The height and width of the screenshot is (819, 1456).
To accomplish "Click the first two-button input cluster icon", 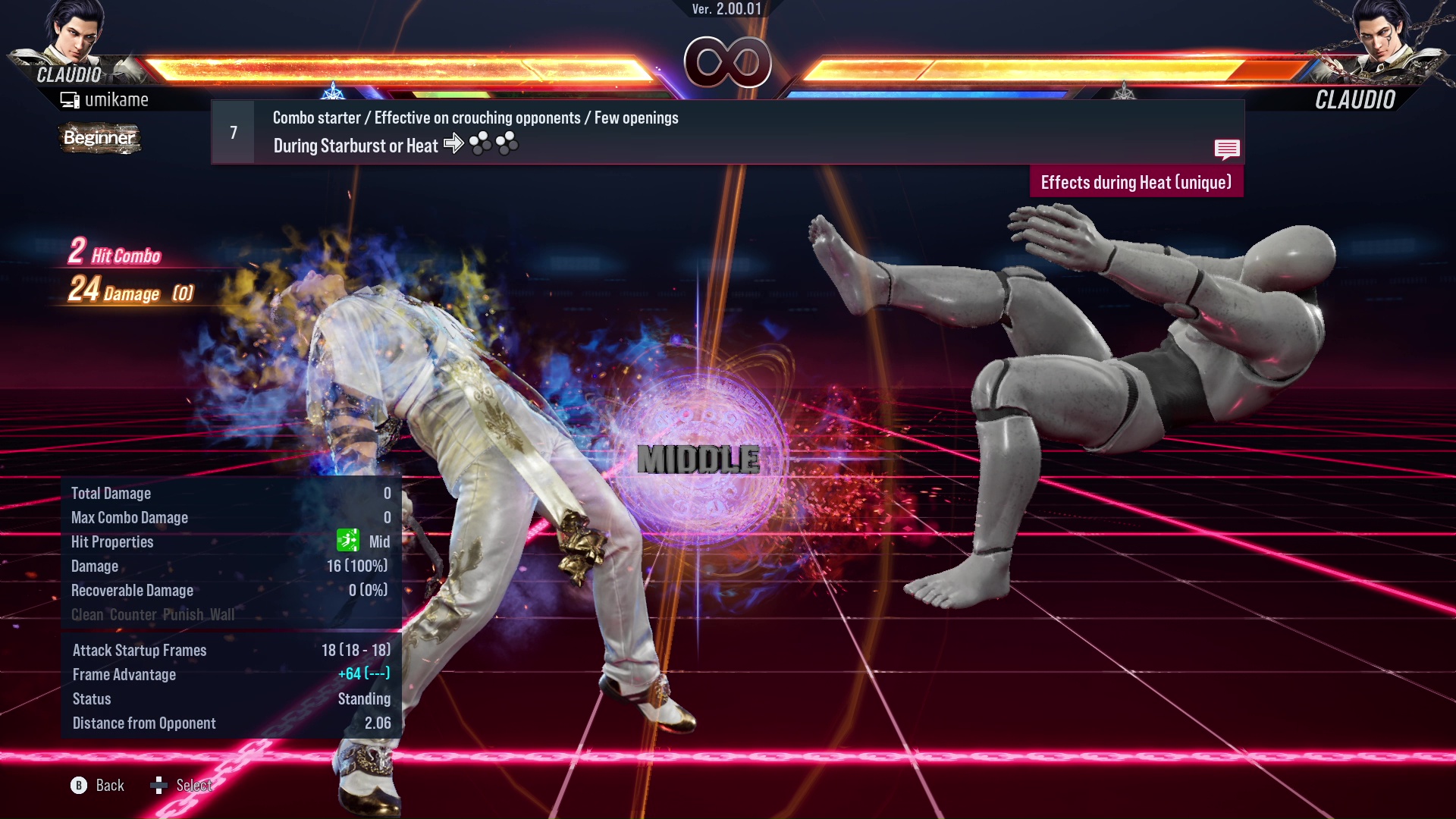I will [x=480, y=143].
